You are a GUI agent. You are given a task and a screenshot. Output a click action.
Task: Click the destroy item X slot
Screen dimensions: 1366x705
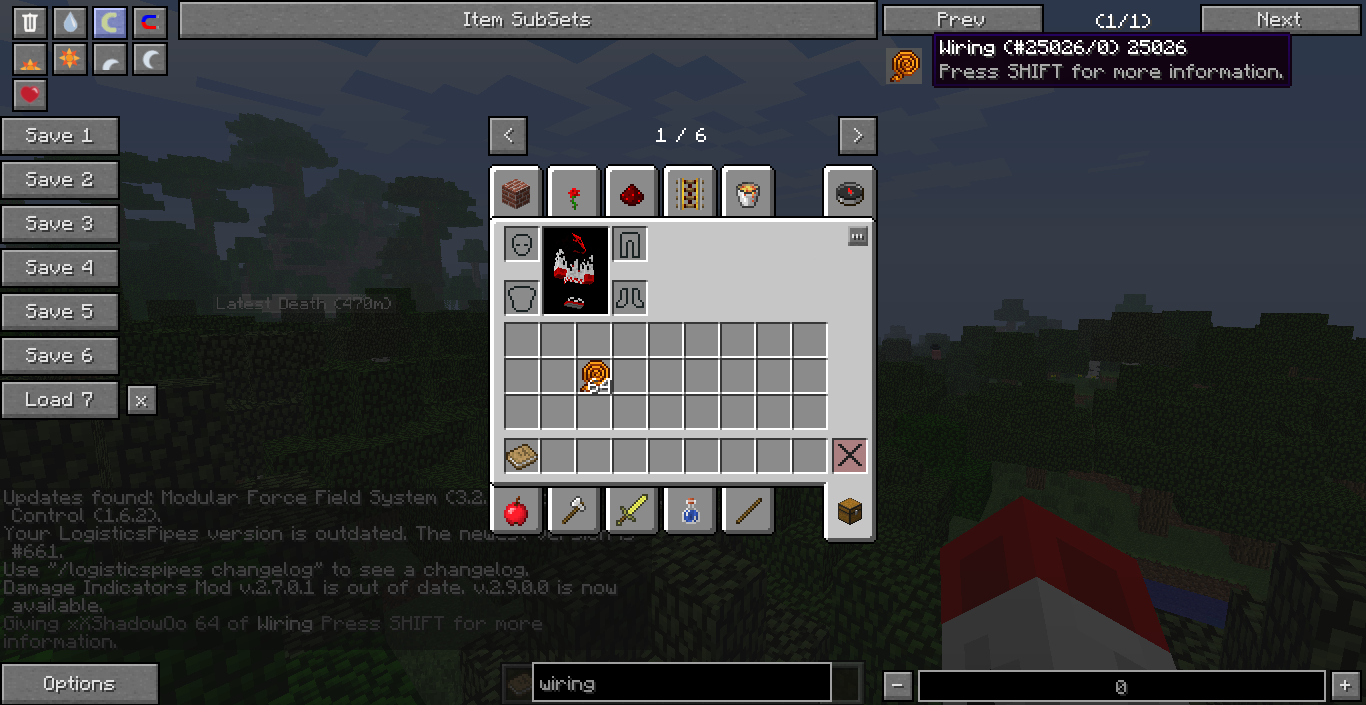click(x=849, y=456)
